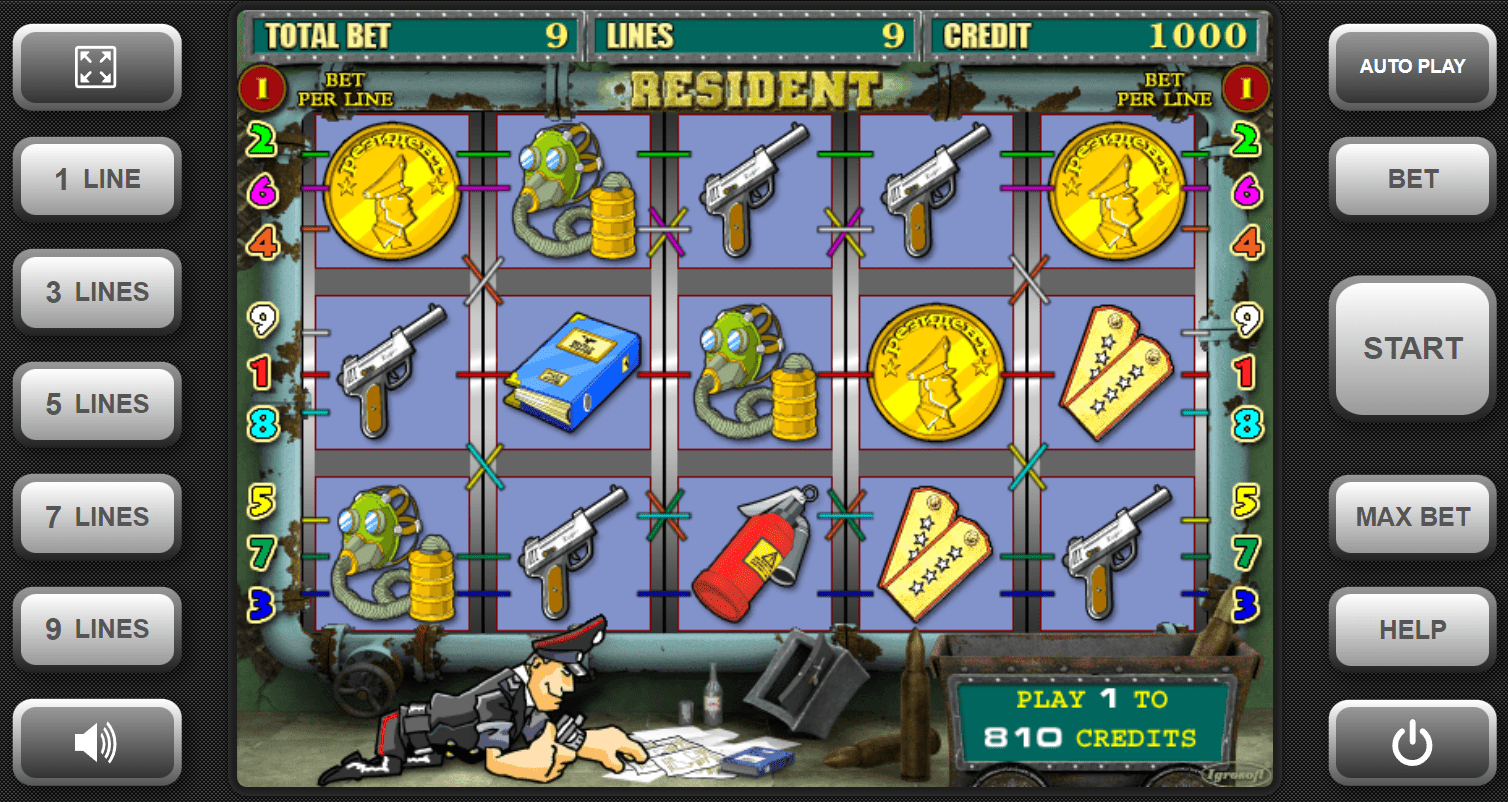Play all 9 LINES
1508x802 pixels.
point(96,629)
